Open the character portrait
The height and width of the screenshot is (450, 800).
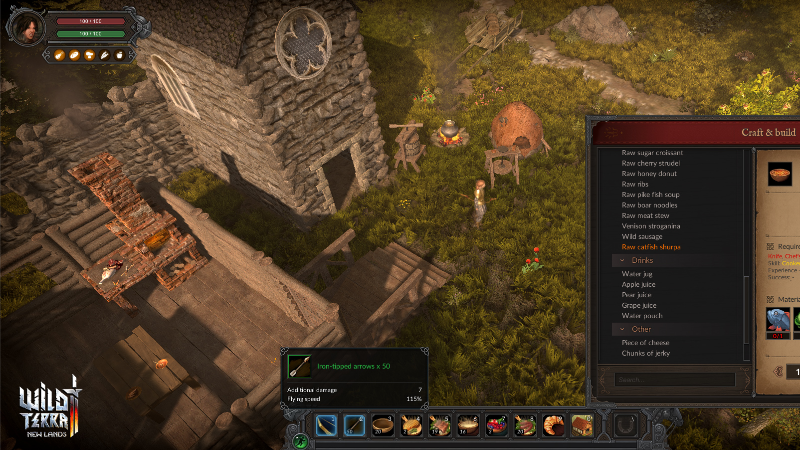pyautogui.click(x=25, y=26)
